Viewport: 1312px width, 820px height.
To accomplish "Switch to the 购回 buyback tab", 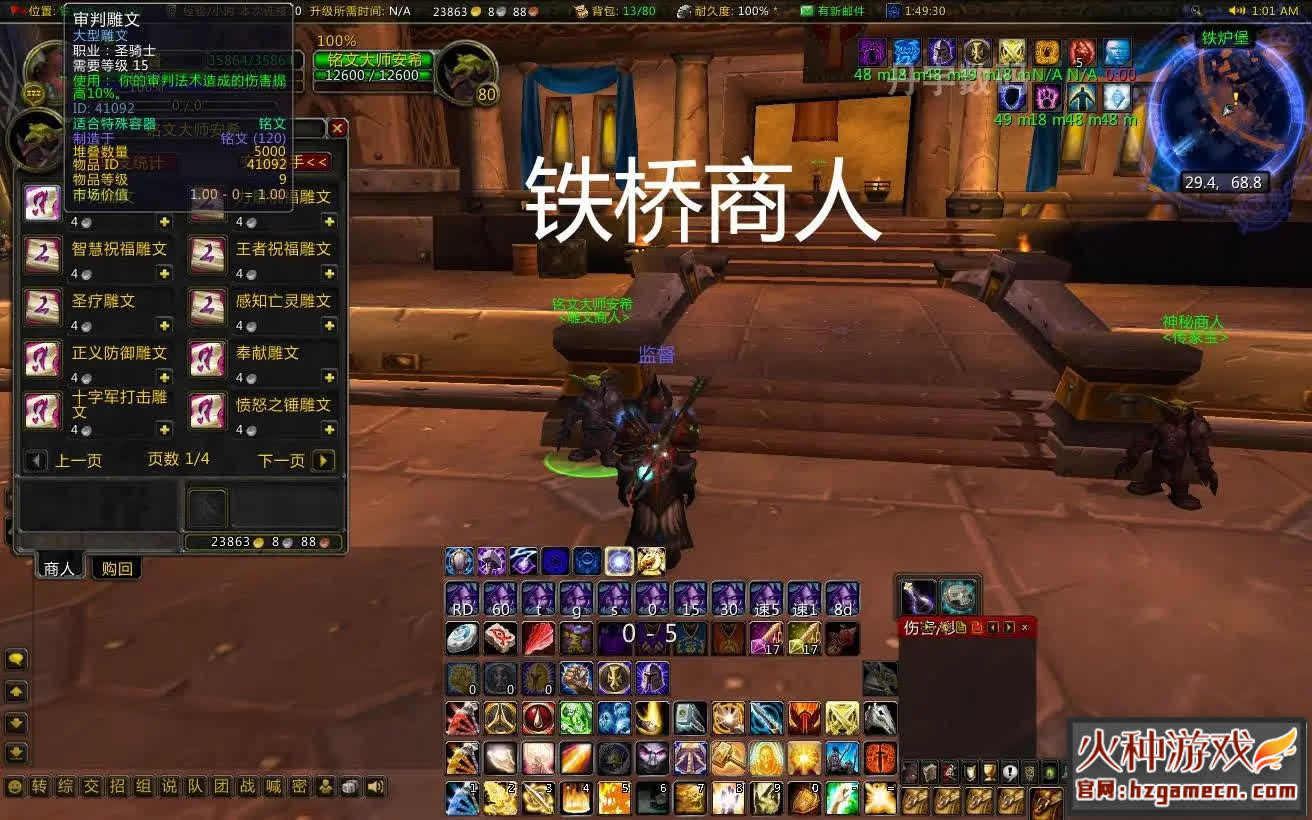I will tap(117, 568).
